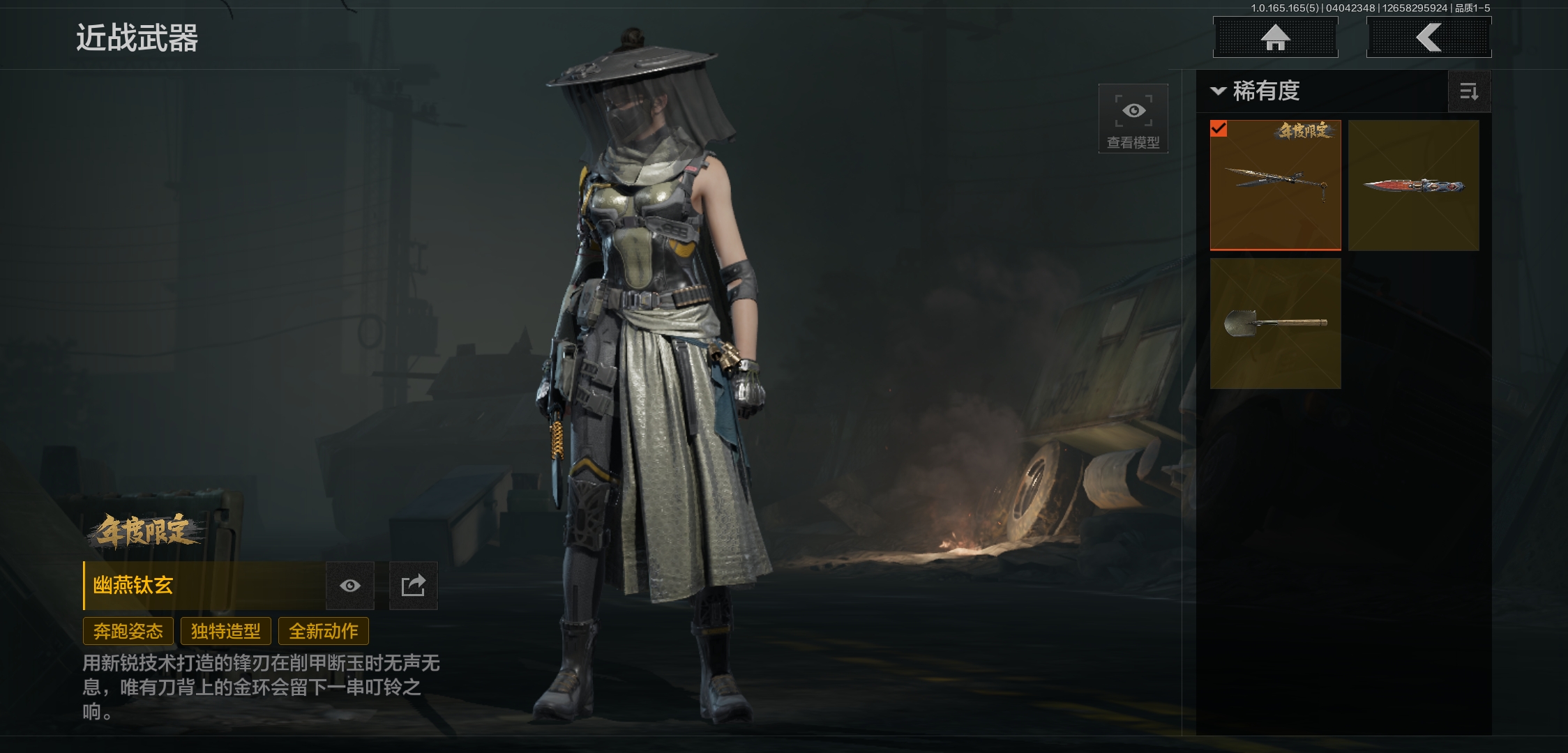Viewport: 1568px width, 753px height.
Task: Pick the shovel melee weapon tile
Action: pos(1275,323)
